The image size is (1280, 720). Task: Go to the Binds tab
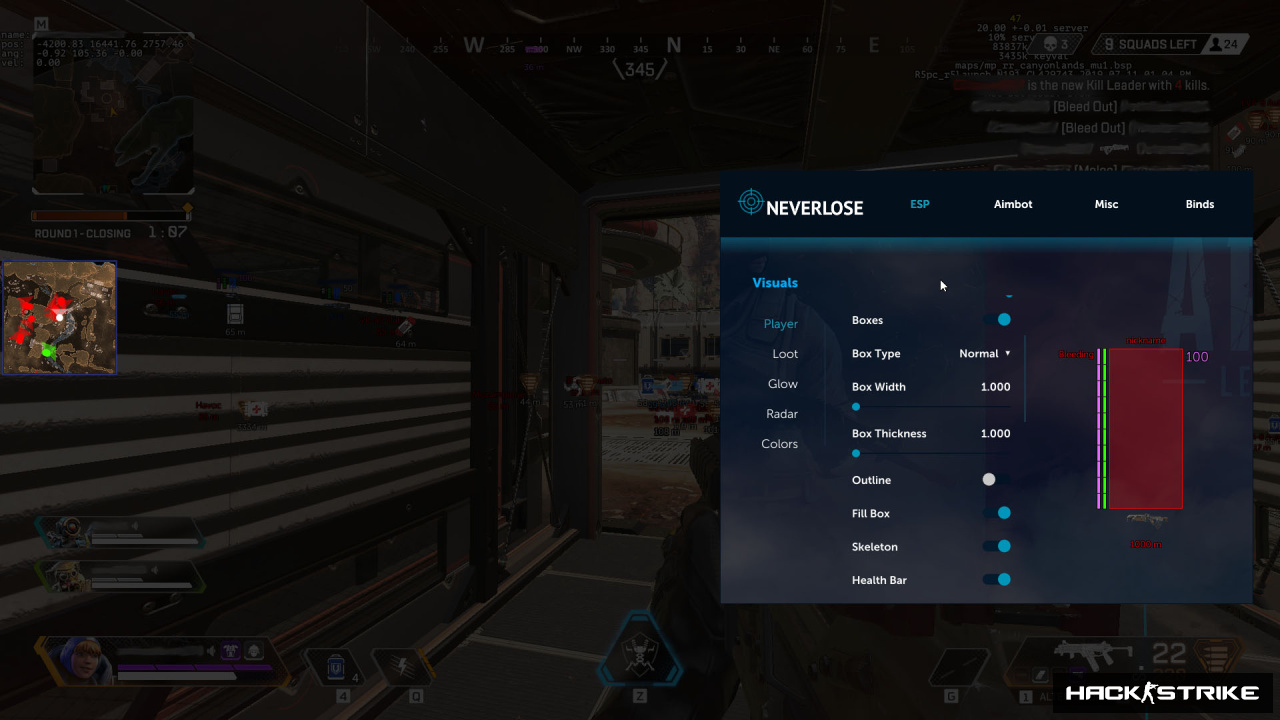tap(1199, 204)
